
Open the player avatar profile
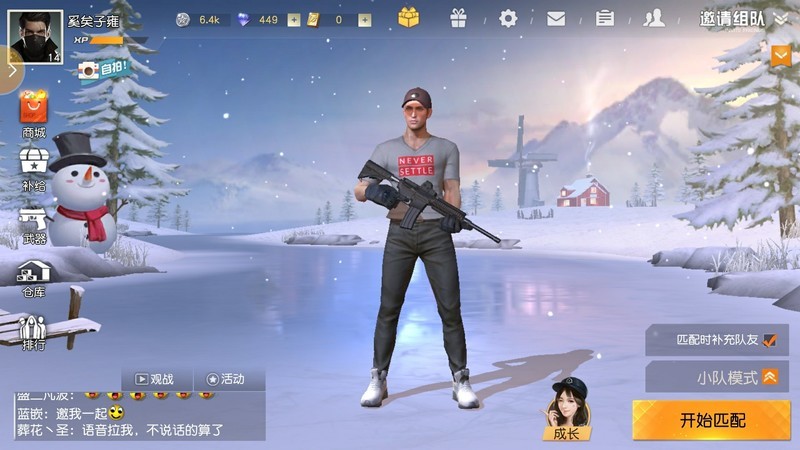[x=34, y=34]
